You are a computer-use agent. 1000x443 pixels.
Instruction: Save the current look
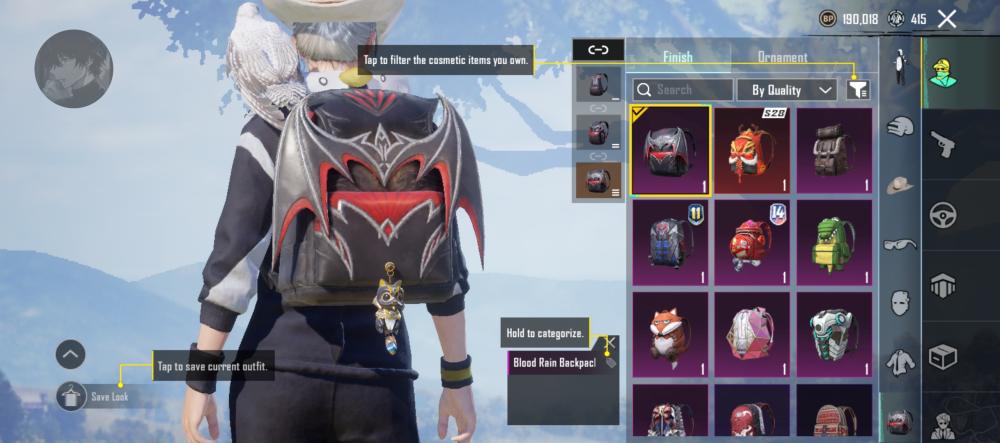pyautogui.click(x=71, y=397)
